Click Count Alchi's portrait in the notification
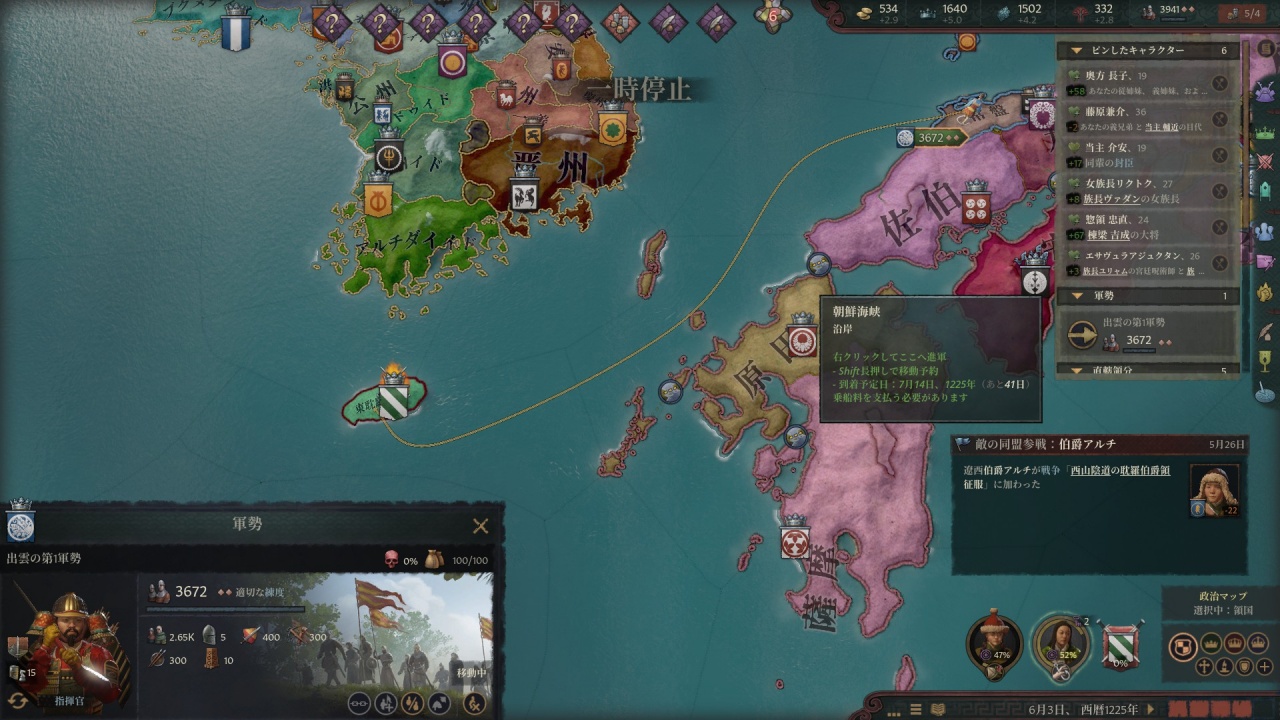 point(1214,489)
